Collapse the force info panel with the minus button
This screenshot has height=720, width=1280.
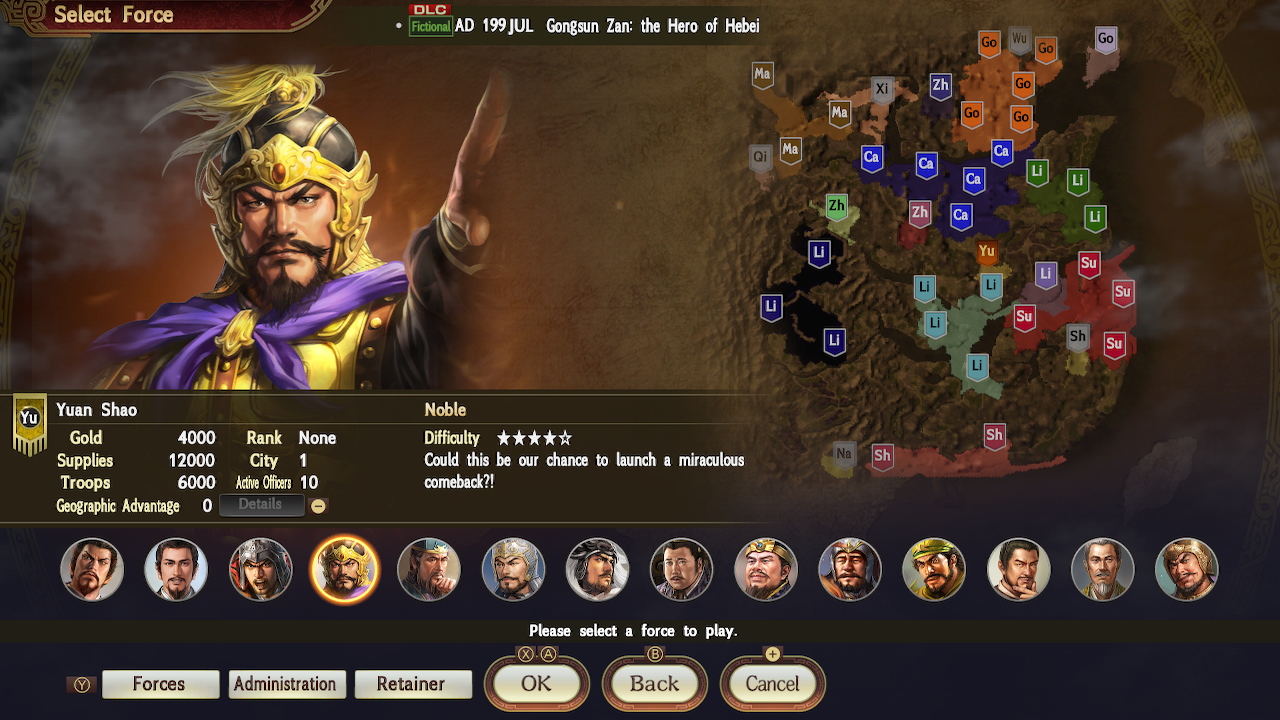(x=319, y=505)
